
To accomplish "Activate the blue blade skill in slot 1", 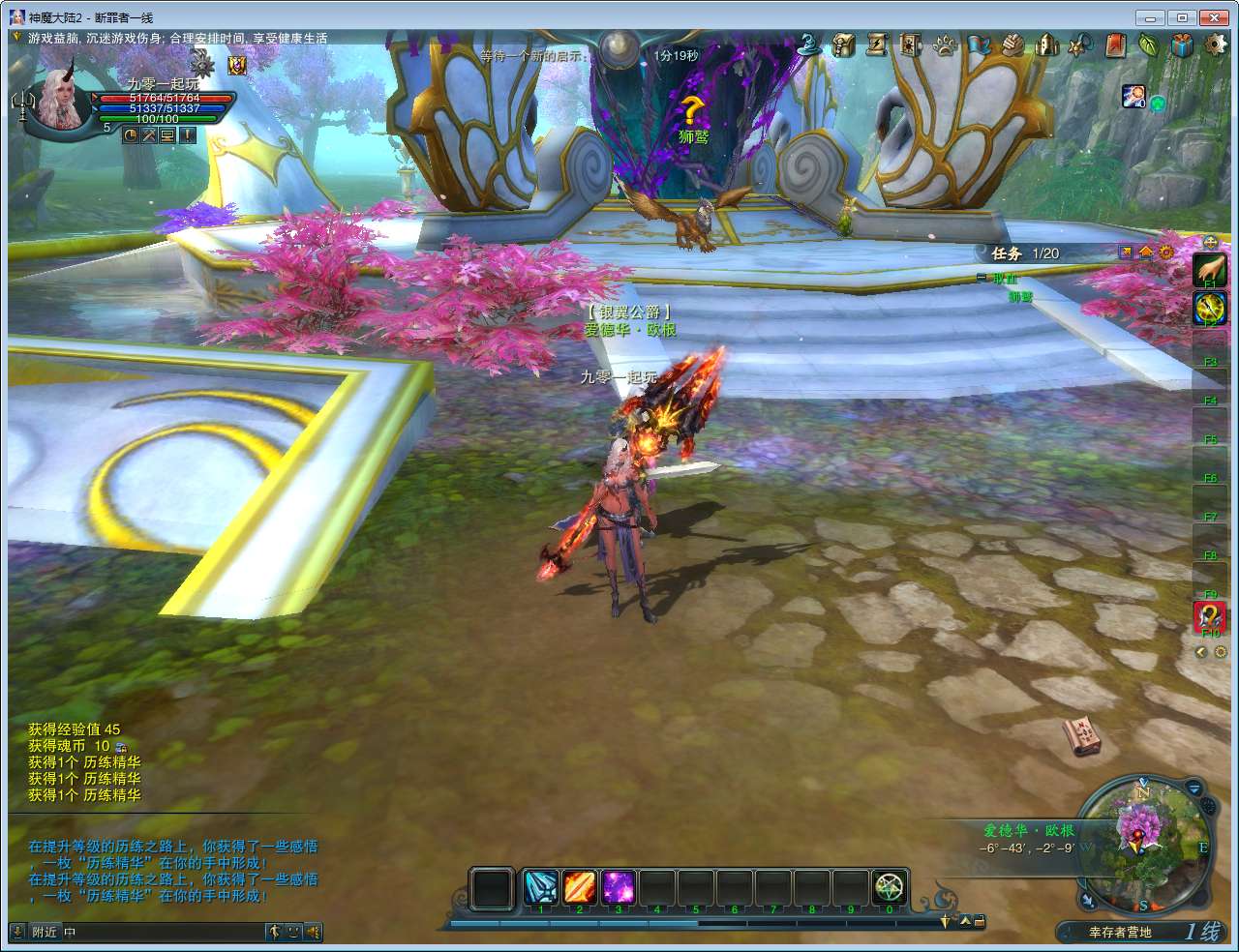I will point(540,887).
